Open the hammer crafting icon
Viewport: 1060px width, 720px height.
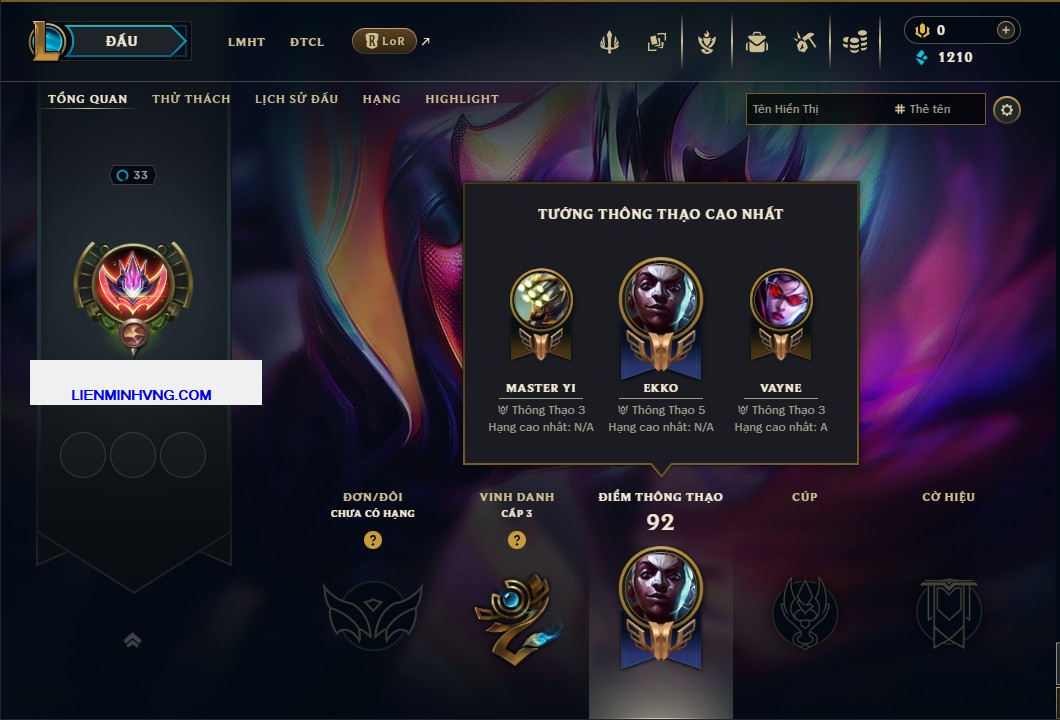tap(805, 42)
